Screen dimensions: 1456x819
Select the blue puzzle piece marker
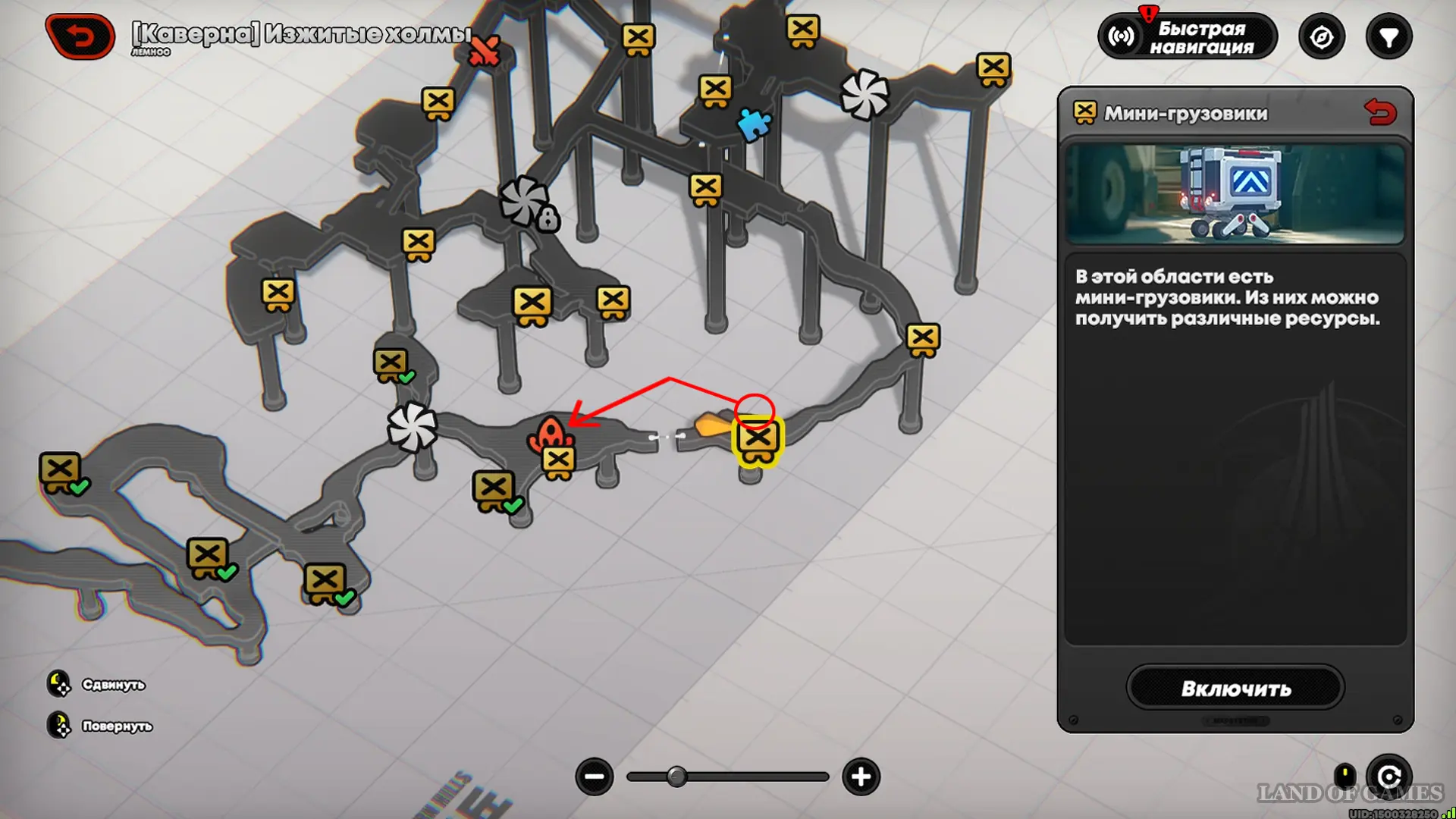click(x=754, y=124)
